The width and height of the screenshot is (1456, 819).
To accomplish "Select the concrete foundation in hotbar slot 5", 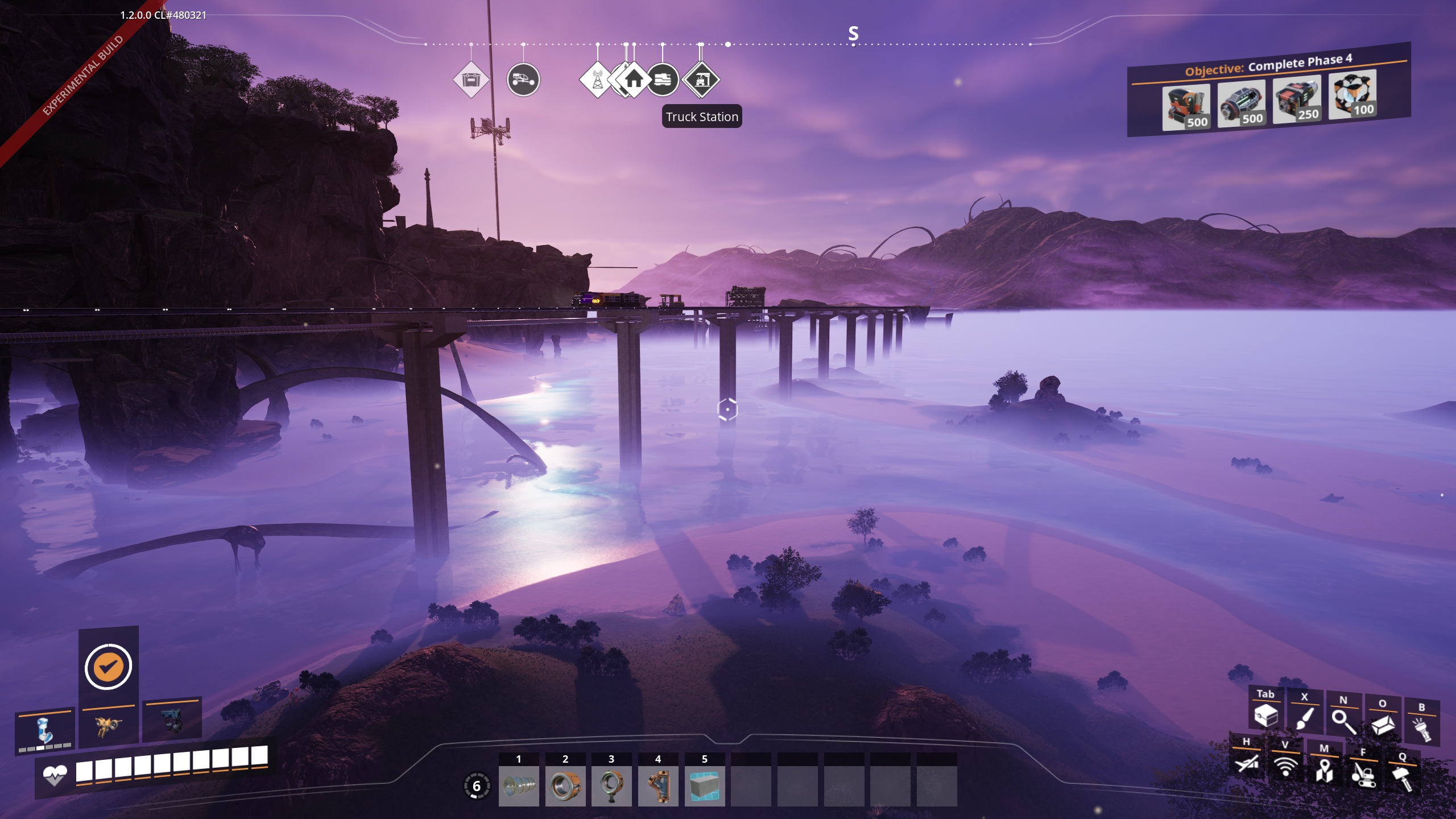I will [x=705, y=786].
